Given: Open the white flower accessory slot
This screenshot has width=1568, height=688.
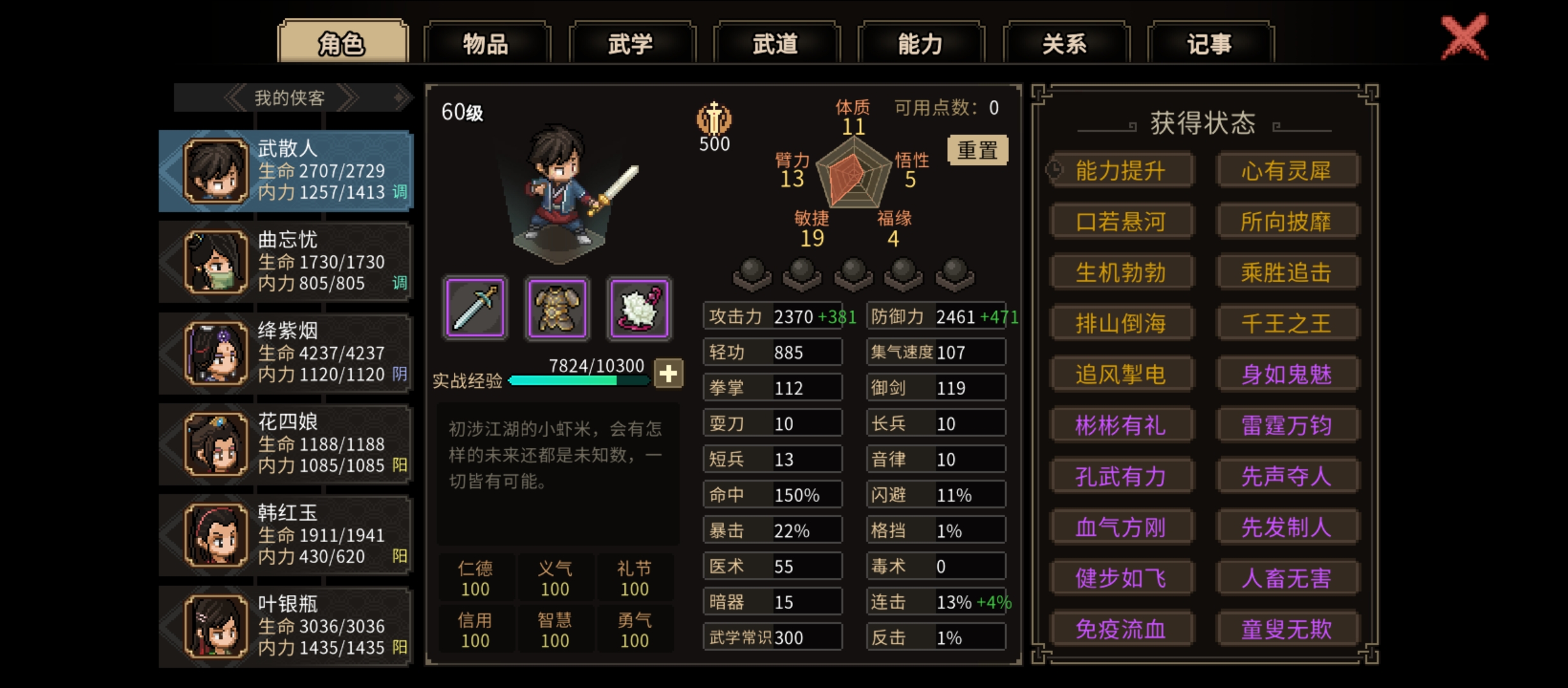Looking at the screenshot, I should click(x=639, y=308).
